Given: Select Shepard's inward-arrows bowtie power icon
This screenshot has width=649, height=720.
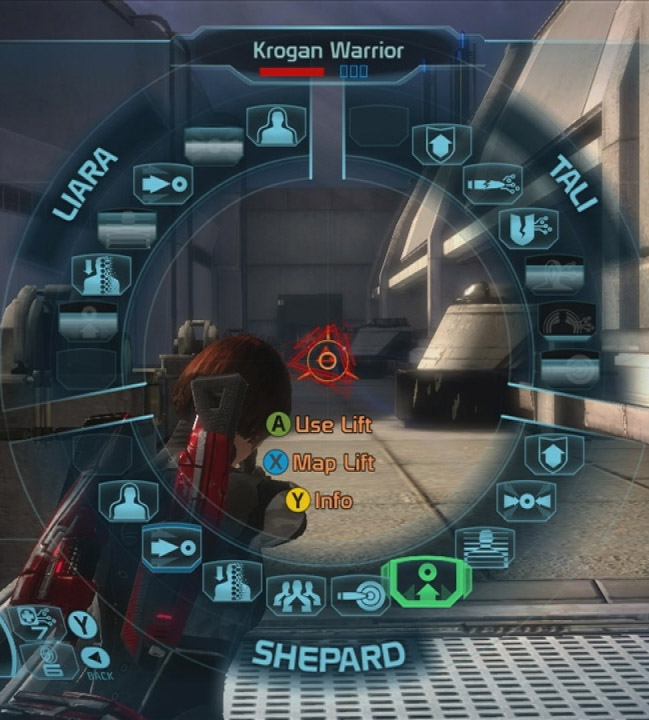Looking at the screenshot, I should coord(525,500).
